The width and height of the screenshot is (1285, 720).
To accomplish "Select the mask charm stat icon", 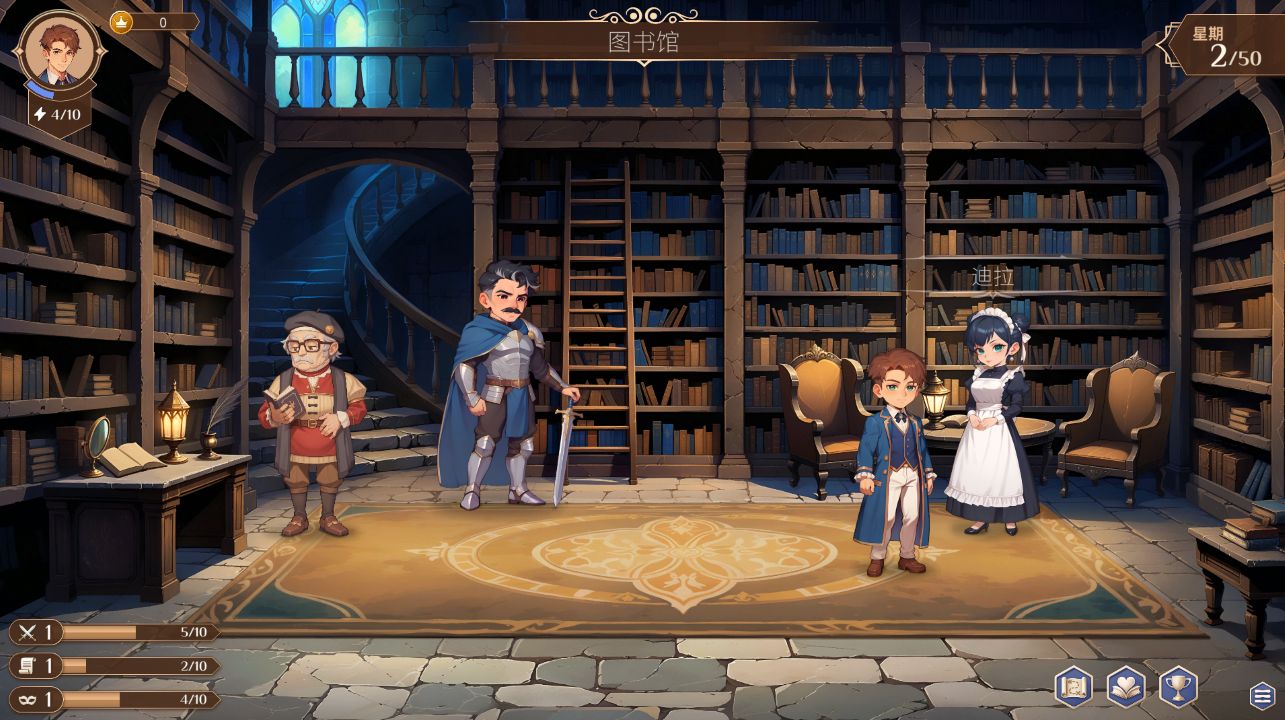I will [x=30, y=701].
